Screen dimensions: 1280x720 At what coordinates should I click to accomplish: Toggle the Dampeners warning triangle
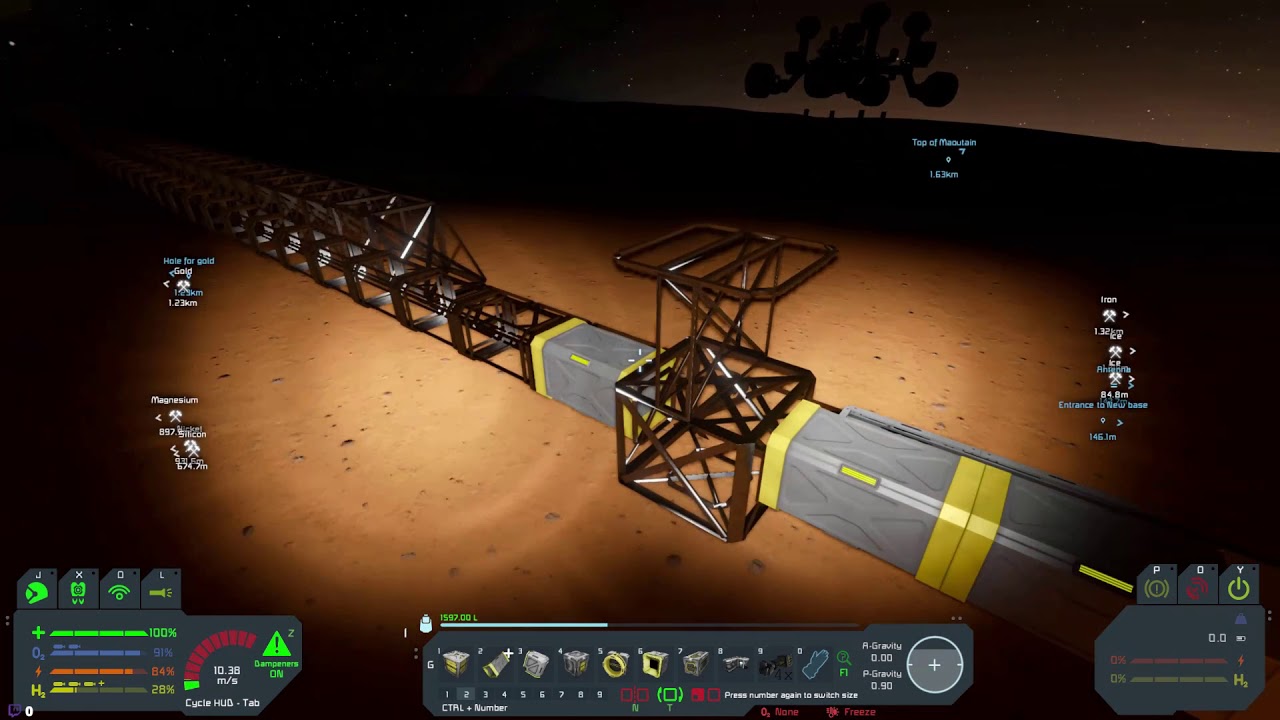tap(276, 645)
